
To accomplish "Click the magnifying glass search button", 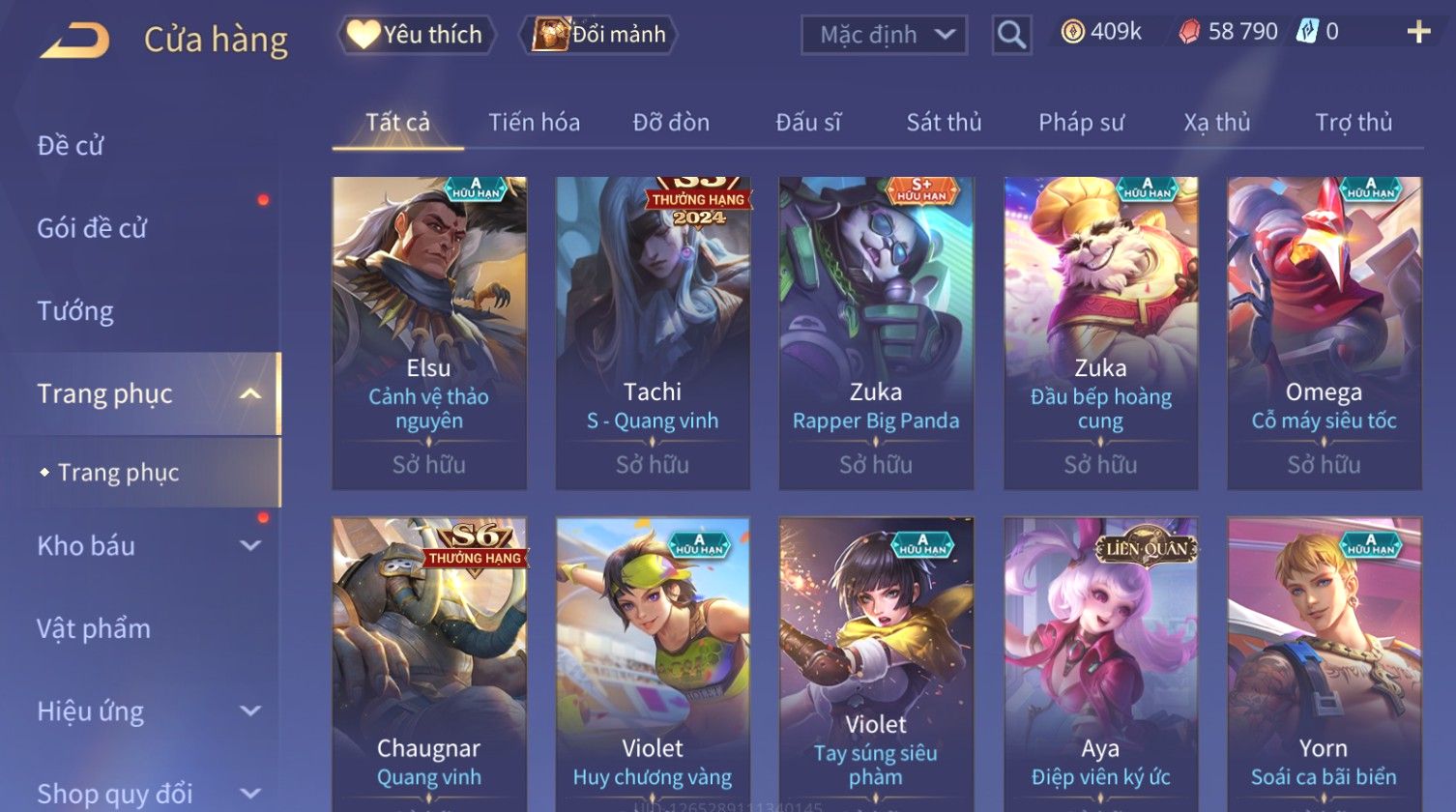I will (x=1011, y=36).
